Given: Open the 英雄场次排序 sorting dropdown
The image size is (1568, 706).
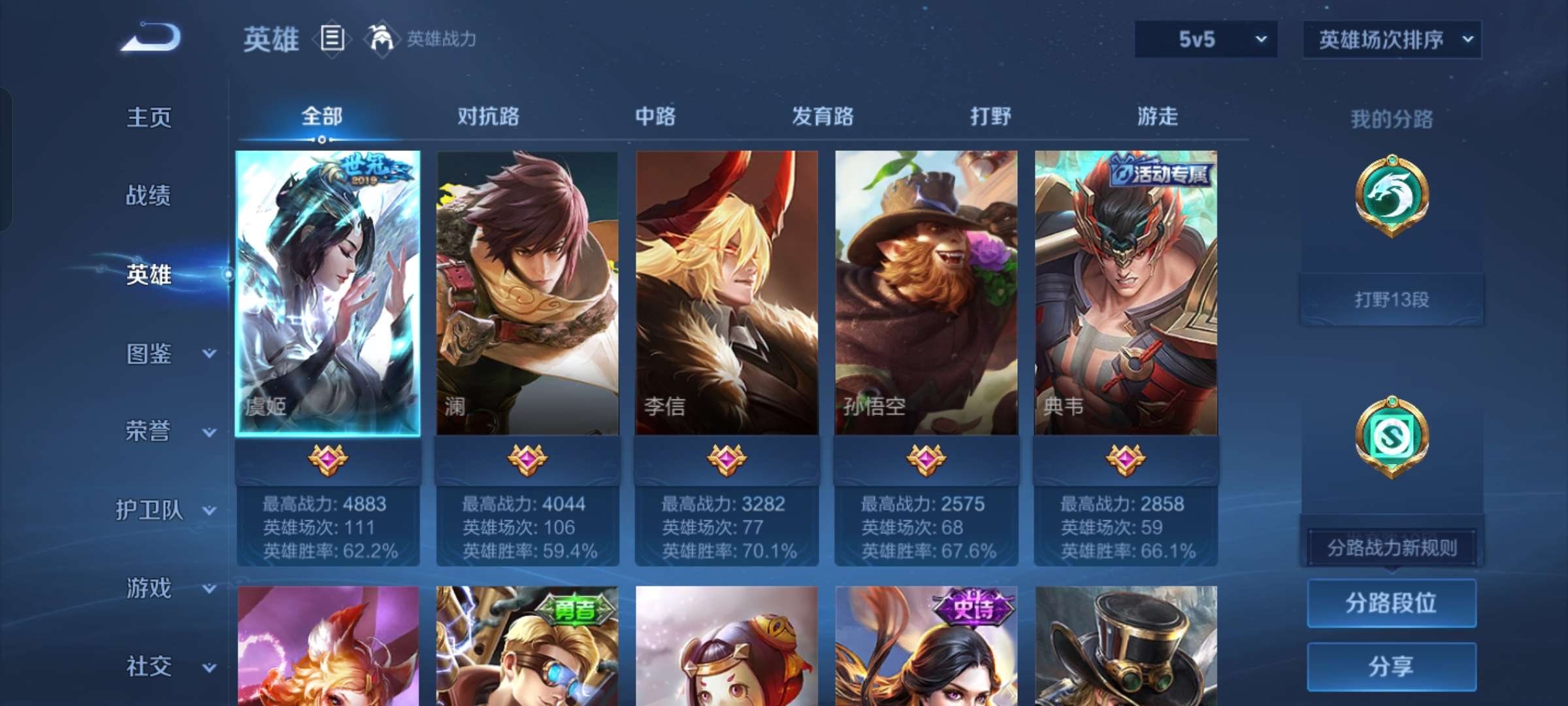Looking at the screenshot, I should pyautogui.click(x=1392, y=39).
